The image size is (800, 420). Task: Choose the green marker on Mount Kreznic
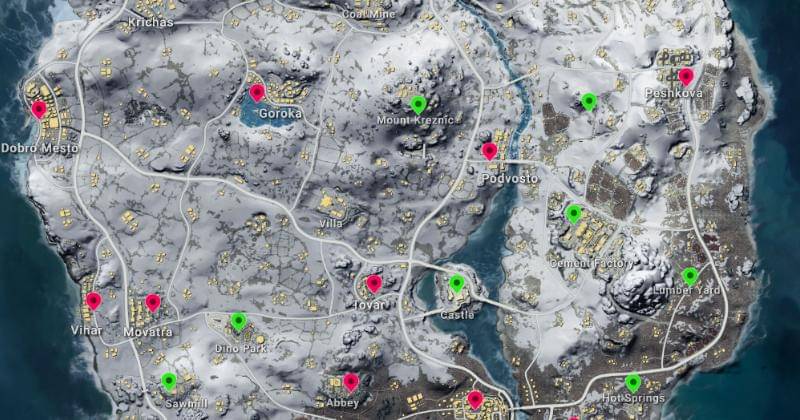(418, 104)
